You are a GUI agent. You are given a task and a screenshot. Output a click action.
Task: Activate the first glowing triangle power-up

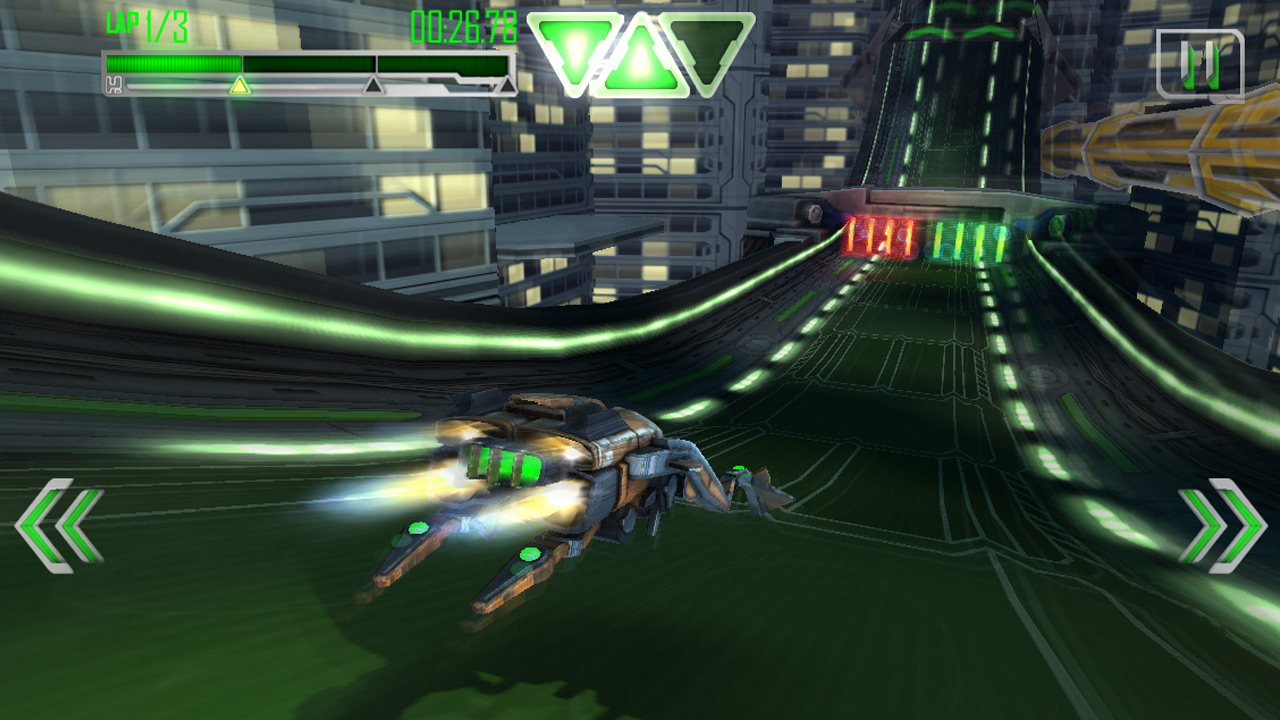pos(575,47)
